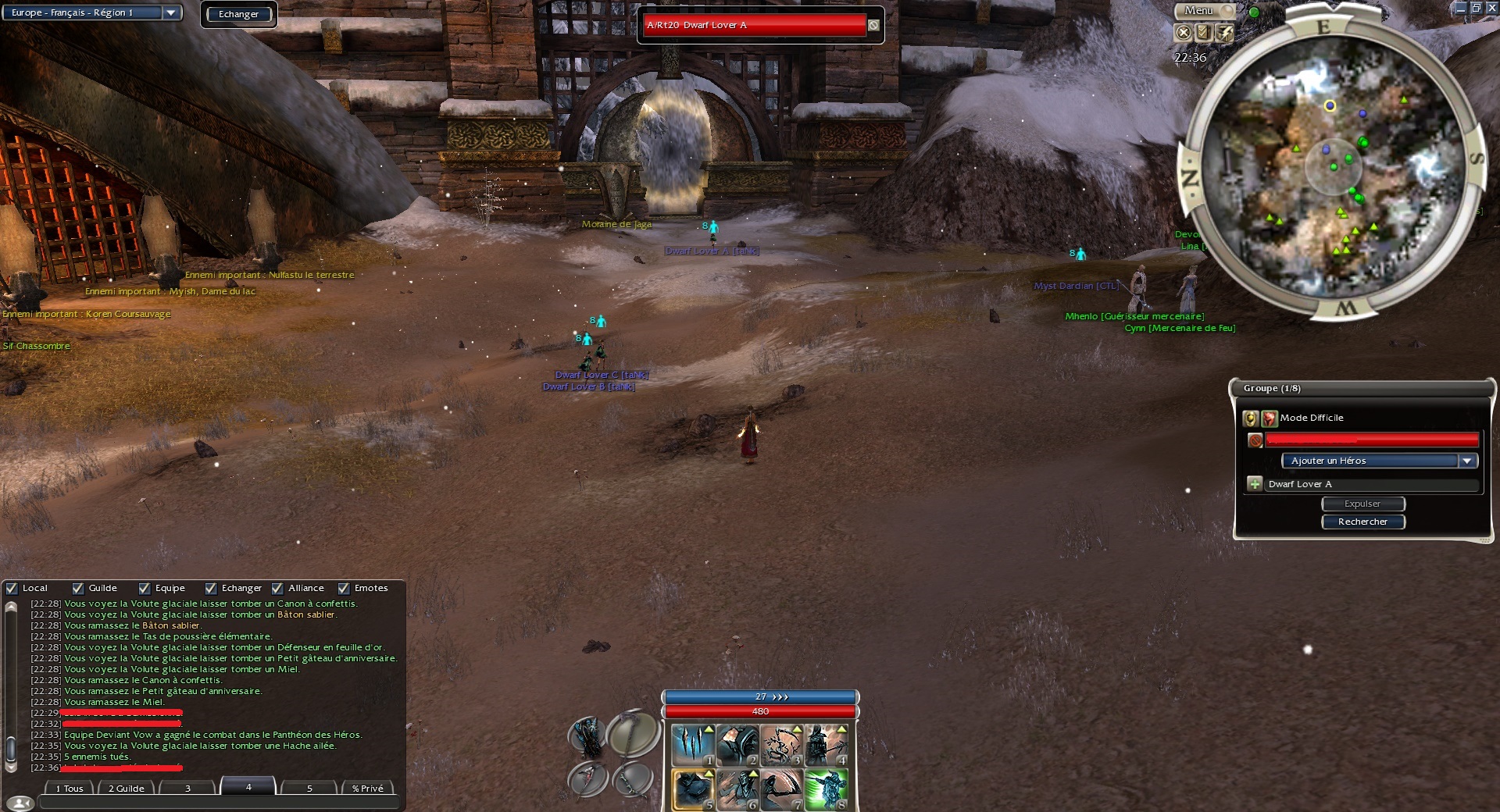Image resolution: width=1500 pixels, height=812 pixels.
Task: Open the main Menu button
Action: point(1199,11)
